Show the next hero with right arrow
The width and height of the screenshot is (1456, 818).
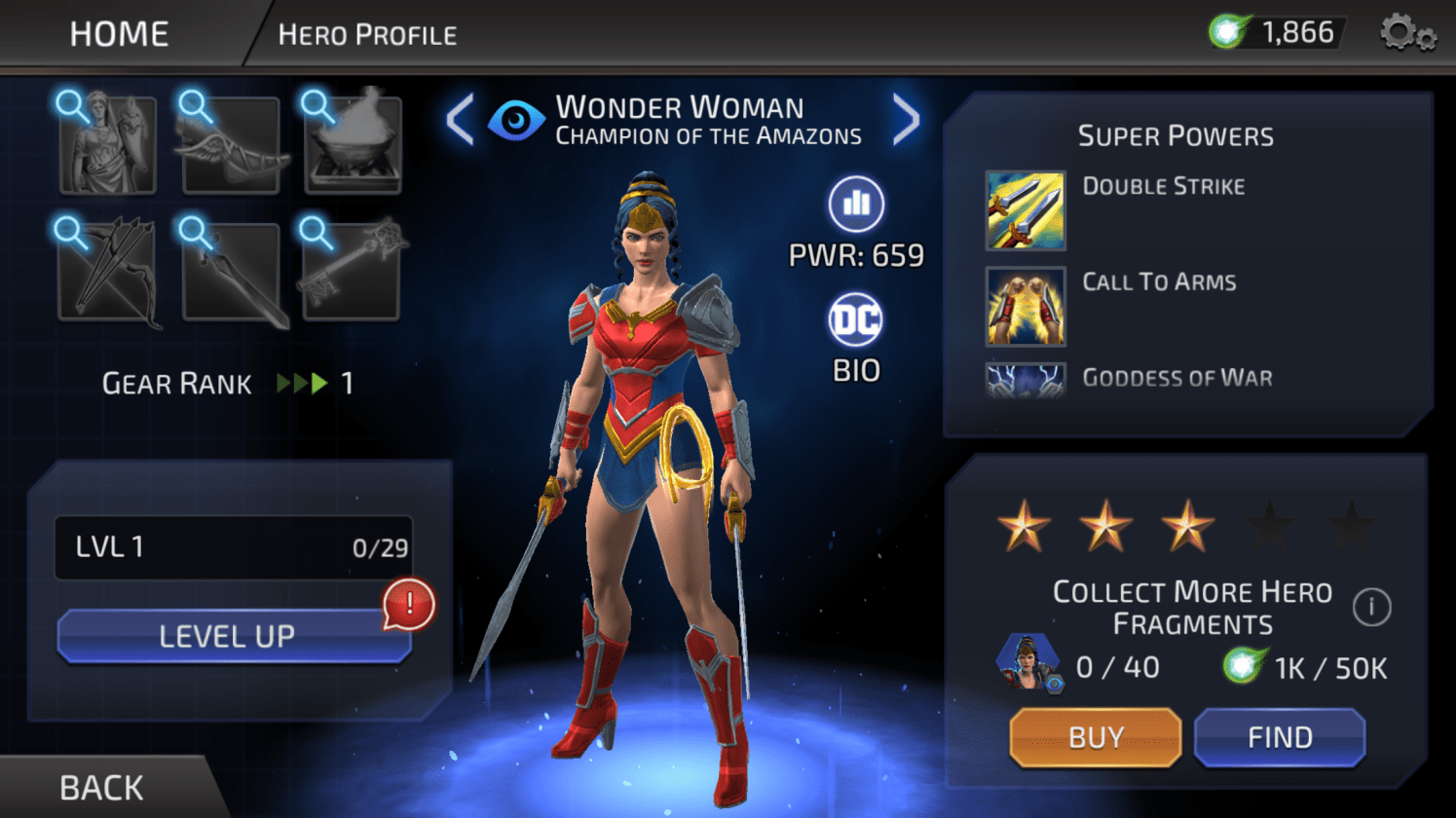point(906,120)
